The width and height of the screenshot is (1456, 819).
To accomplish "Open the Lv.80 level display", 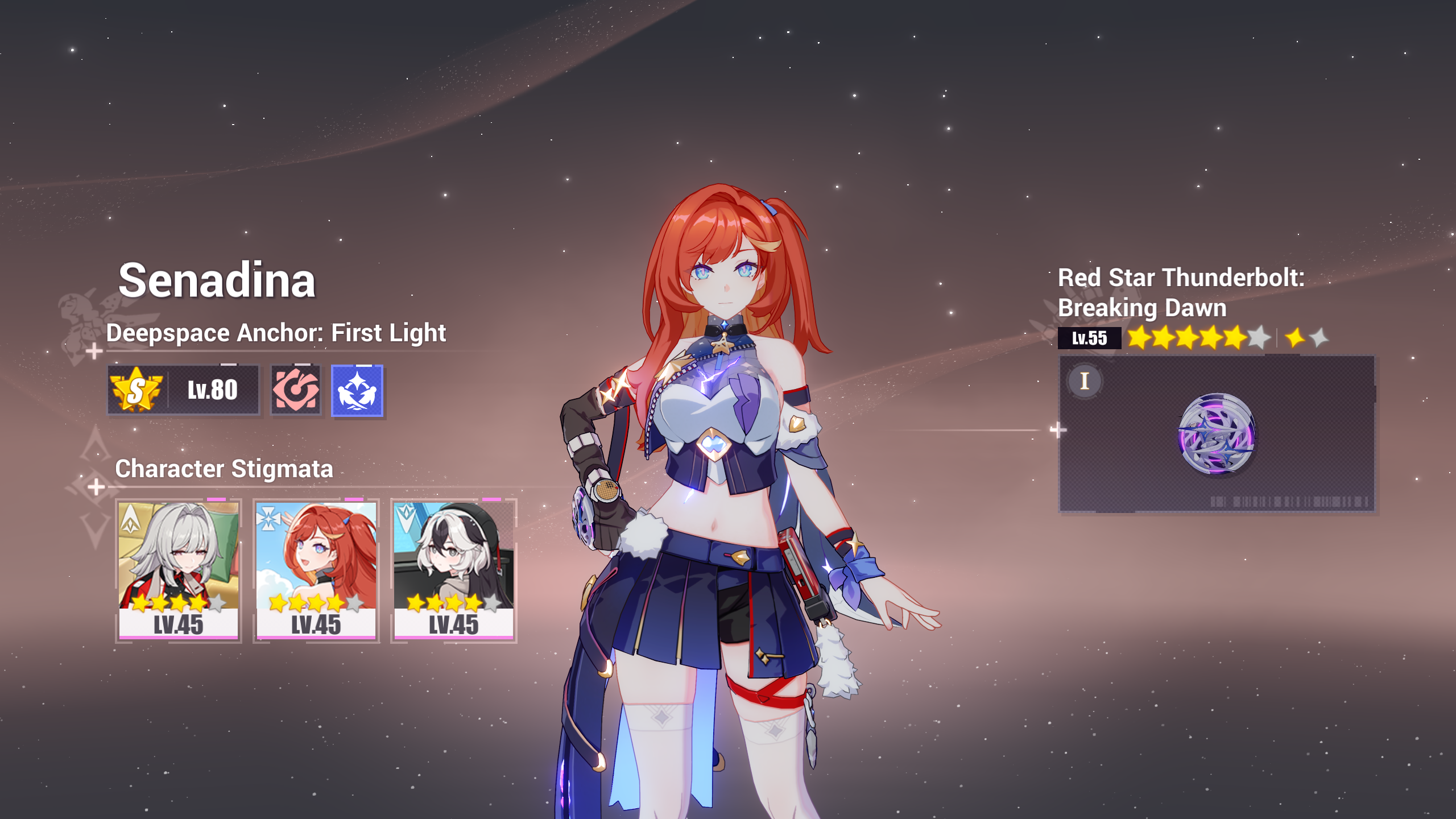I will point(212,389).
